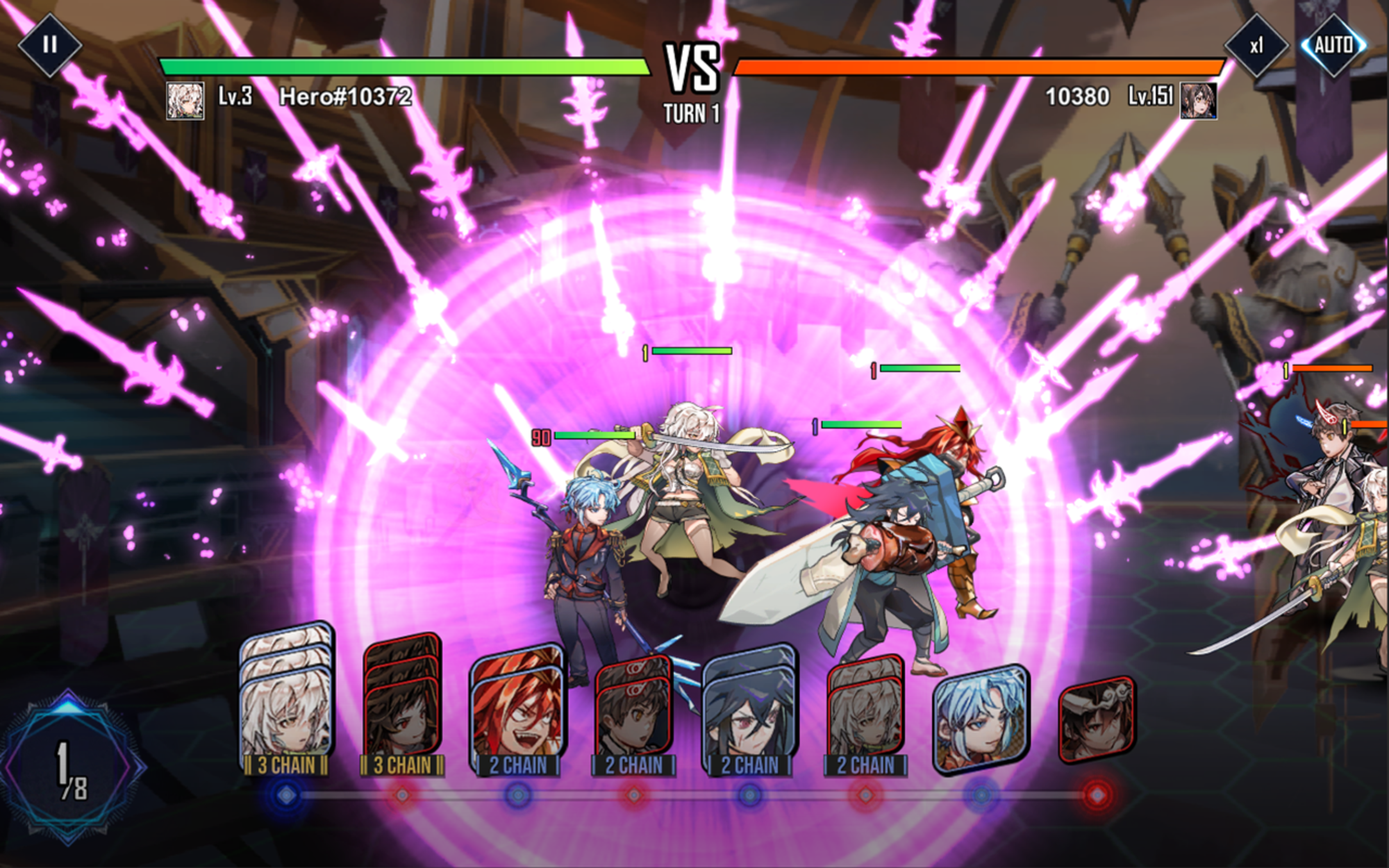This screenshot has width=1389, height=868.
Task: Click the enemy health bar showing 10380
Action: [972, 67]
